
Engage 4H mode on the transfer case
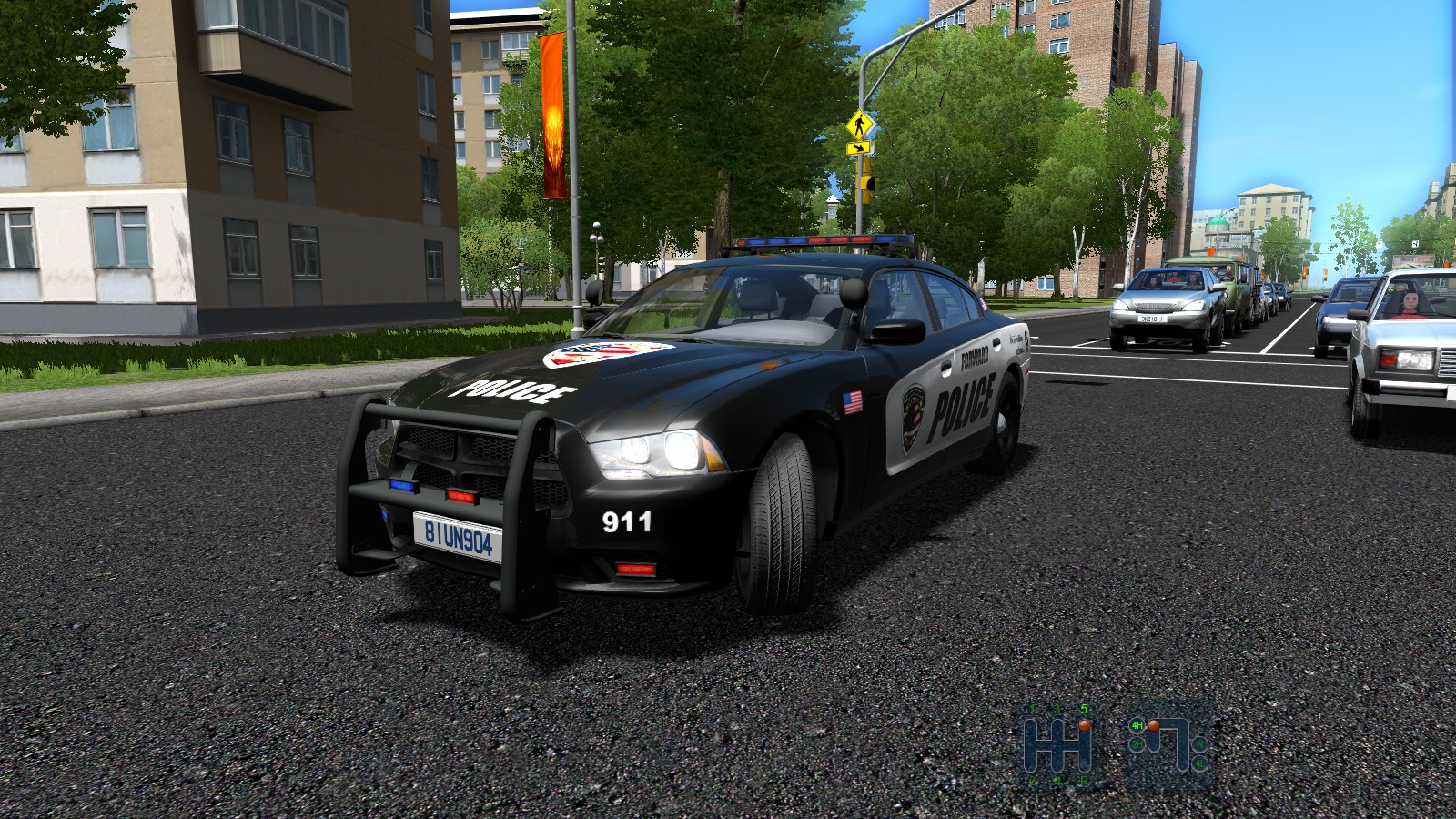click(x=1137, y=724)
